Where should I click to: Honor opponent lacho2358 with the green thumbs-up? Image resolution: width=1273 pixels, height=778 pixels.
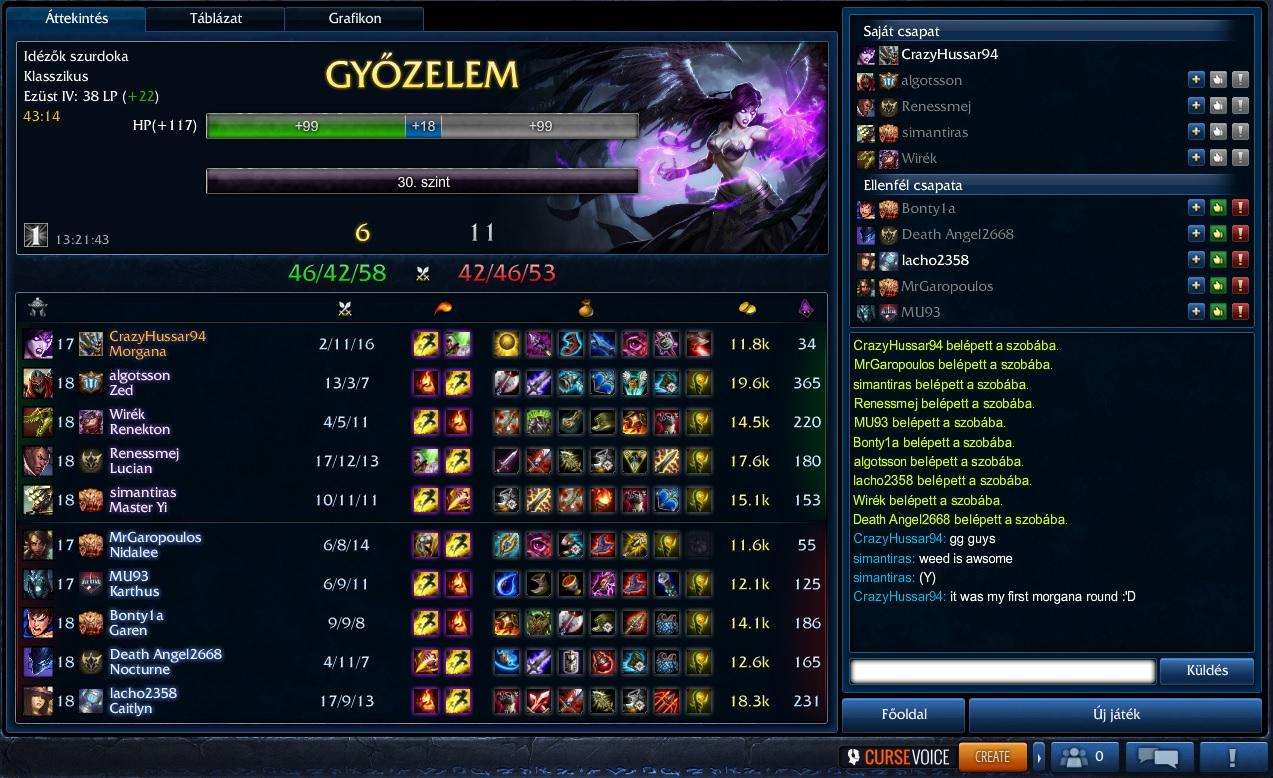coord(1218,260)
